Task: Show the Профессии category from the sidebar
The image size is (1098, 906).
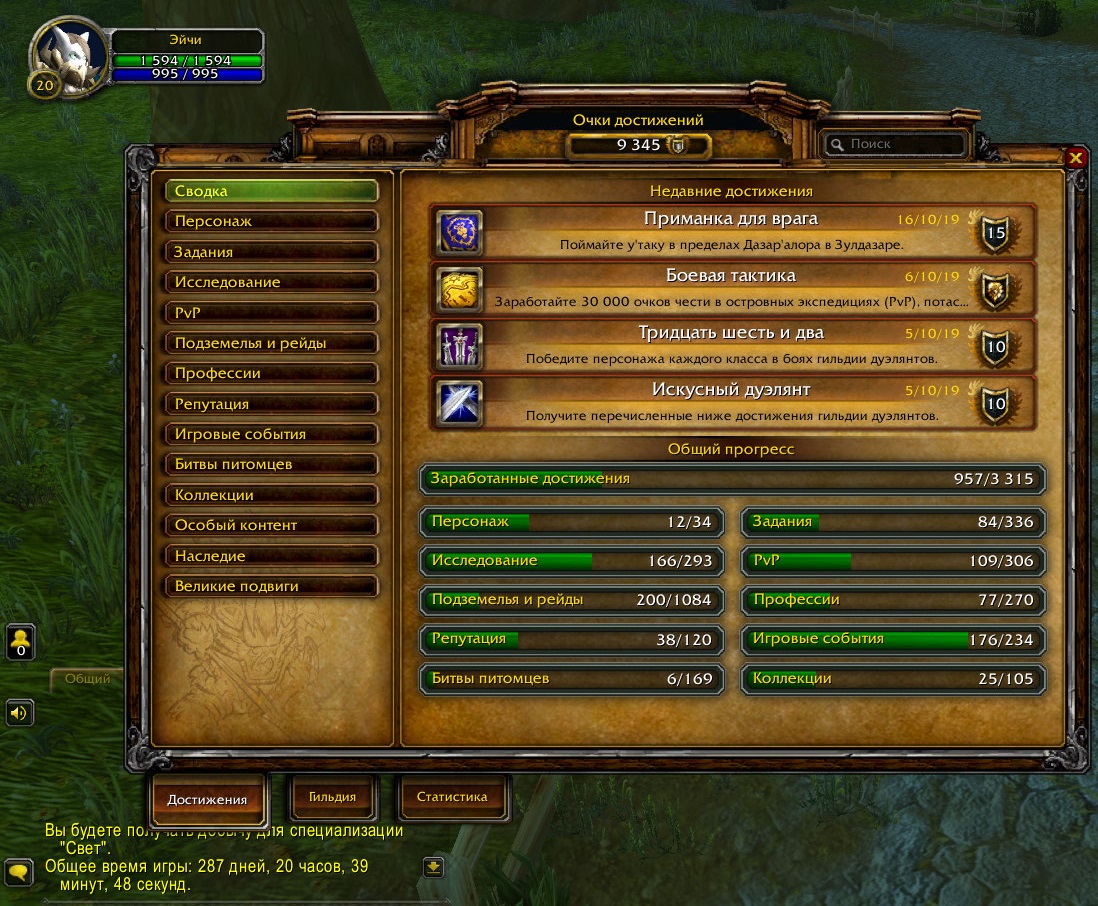Action: tap(271, 373)
